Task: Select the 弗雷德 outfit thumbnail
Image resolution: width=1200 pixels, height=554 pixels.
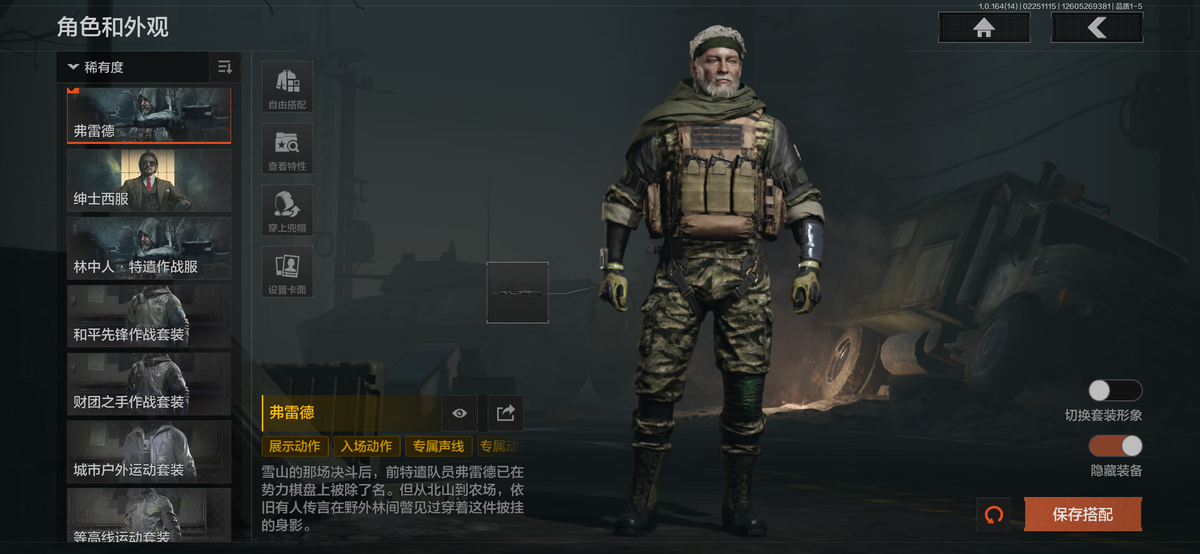Action: 149,114
